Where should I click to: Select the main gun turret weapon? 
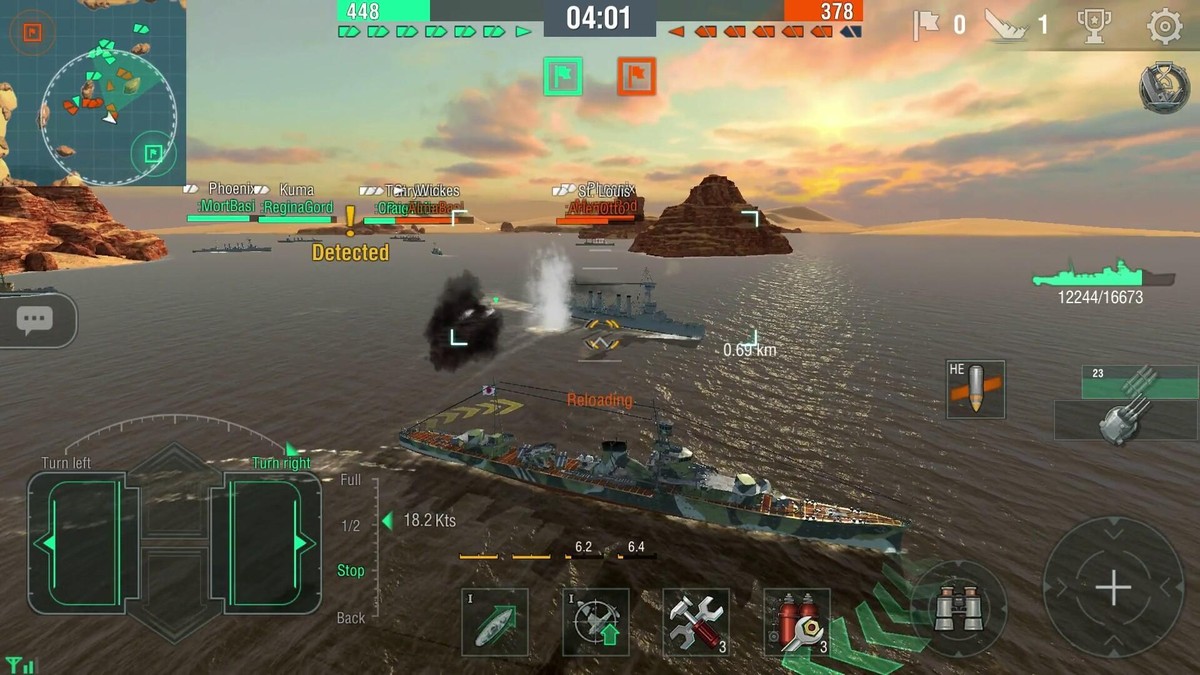(1125, 405)
